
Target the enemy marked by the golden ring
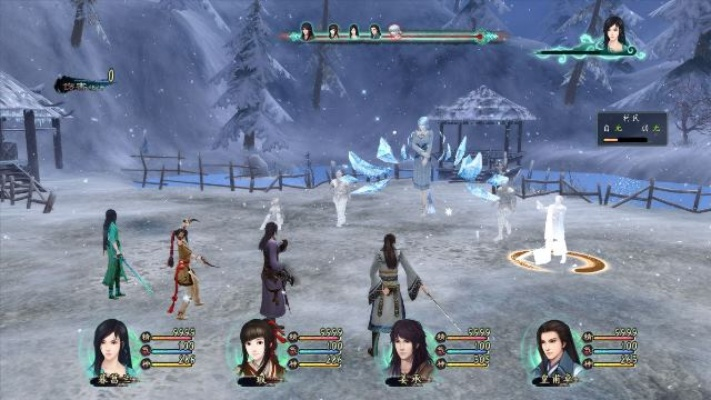[552, 232]
